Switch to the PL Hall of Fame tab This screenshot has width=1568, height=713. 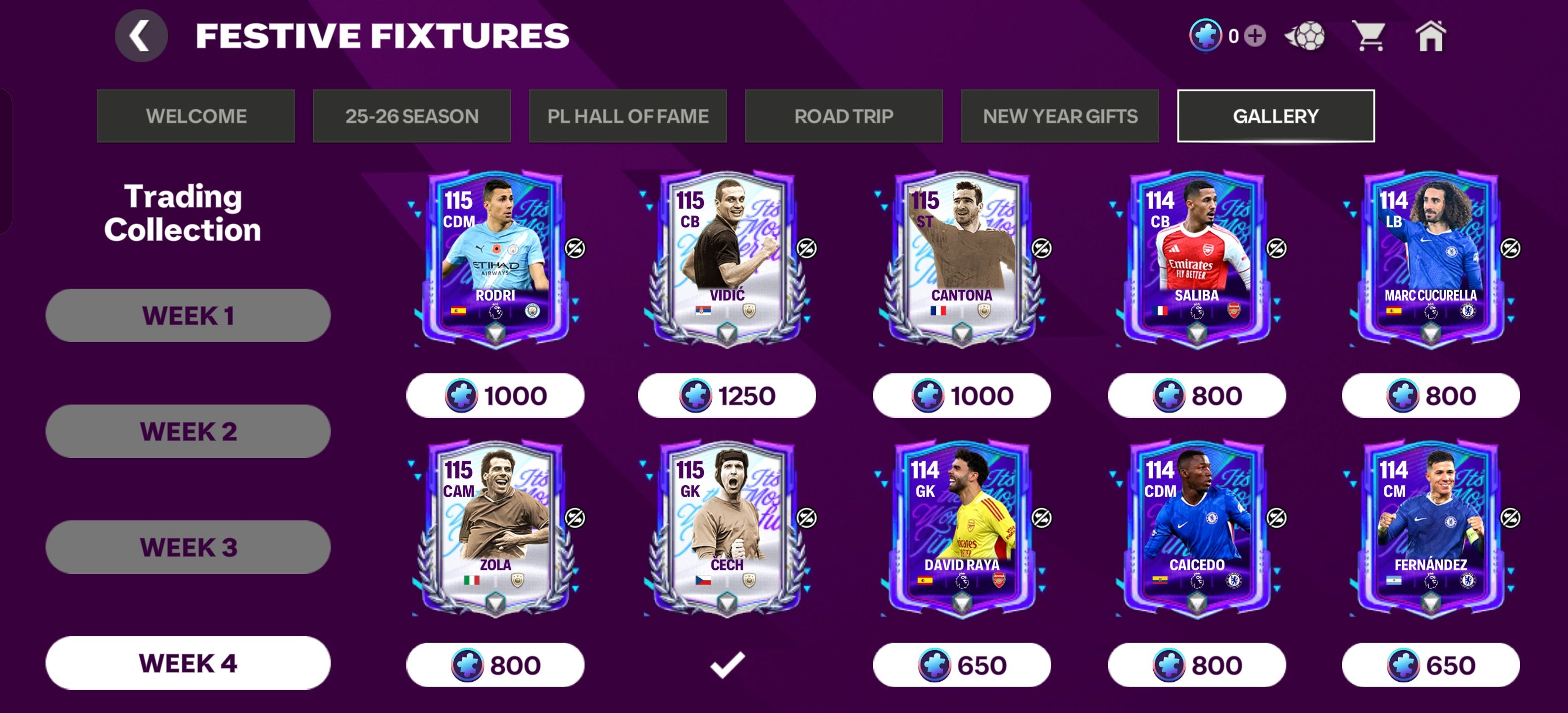[x=628, y=116]
